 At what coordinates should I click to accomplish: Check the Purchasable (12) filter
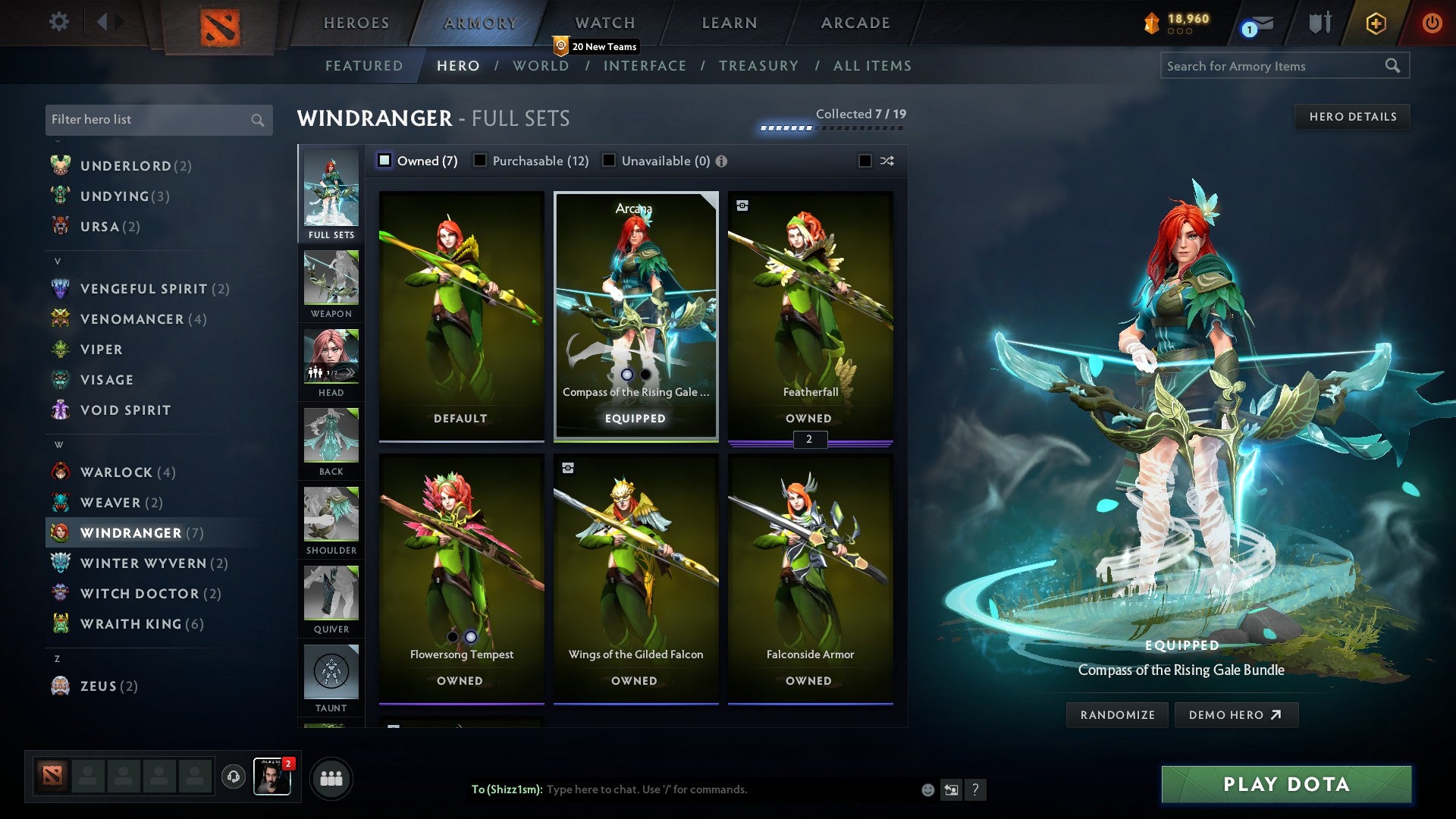(x=480, y=161)
